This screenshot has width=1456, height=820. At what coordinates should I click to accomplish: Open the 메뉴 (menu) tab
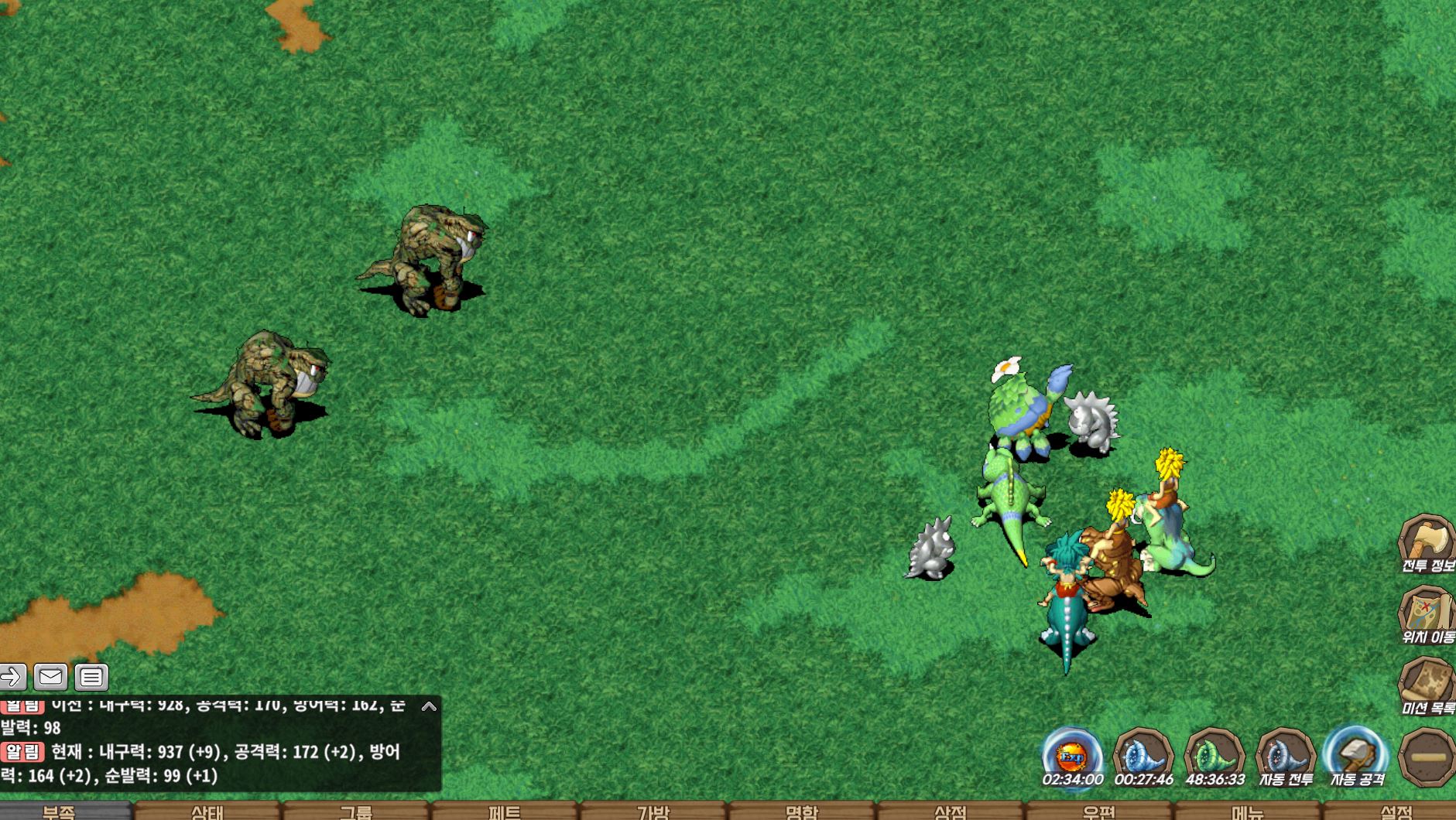click(x=1248, y=811)
